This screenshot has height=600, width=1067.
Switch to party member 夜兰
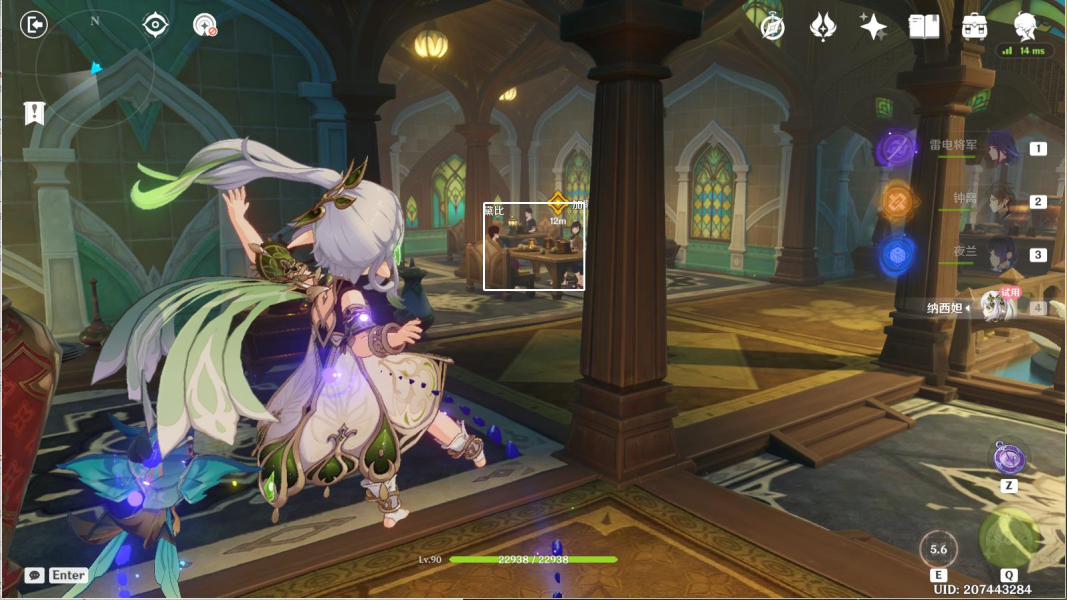pos(1000,255)
